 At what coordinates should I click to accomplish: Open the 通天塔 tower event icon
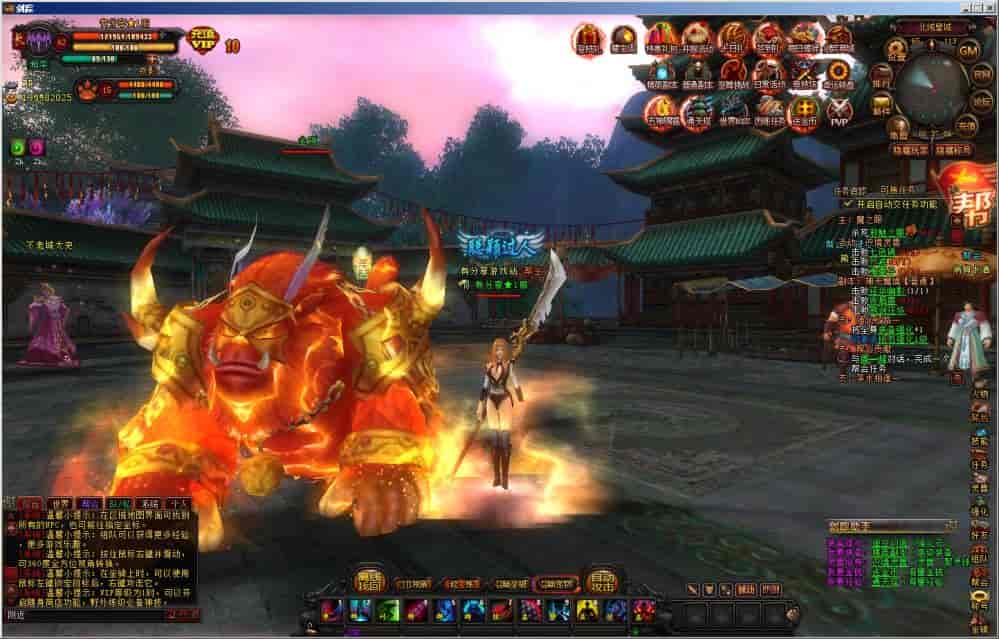697,112
